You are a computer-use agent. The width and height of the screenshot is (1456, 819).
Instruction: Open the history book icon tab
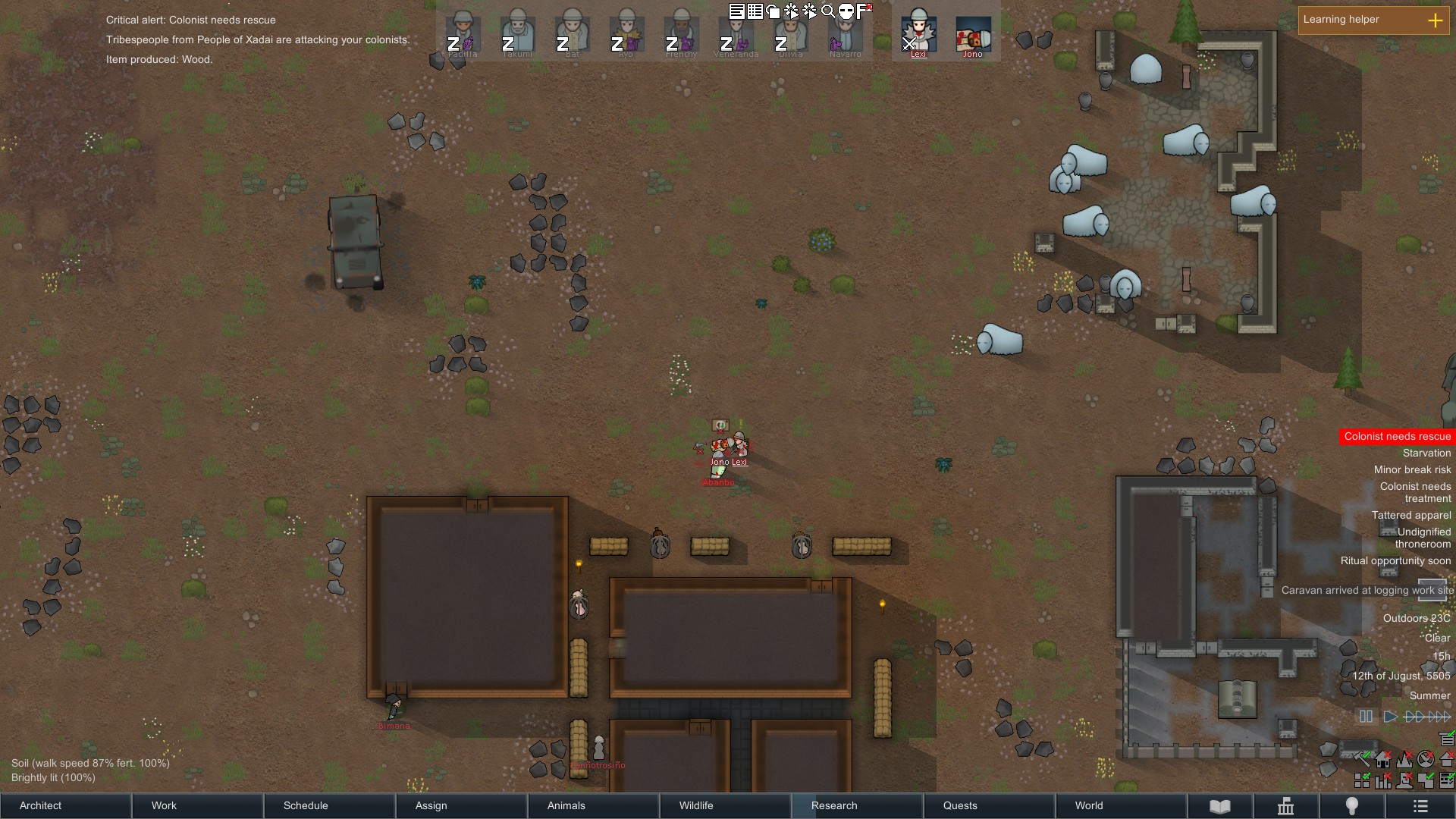click(x=1219, y=806)
